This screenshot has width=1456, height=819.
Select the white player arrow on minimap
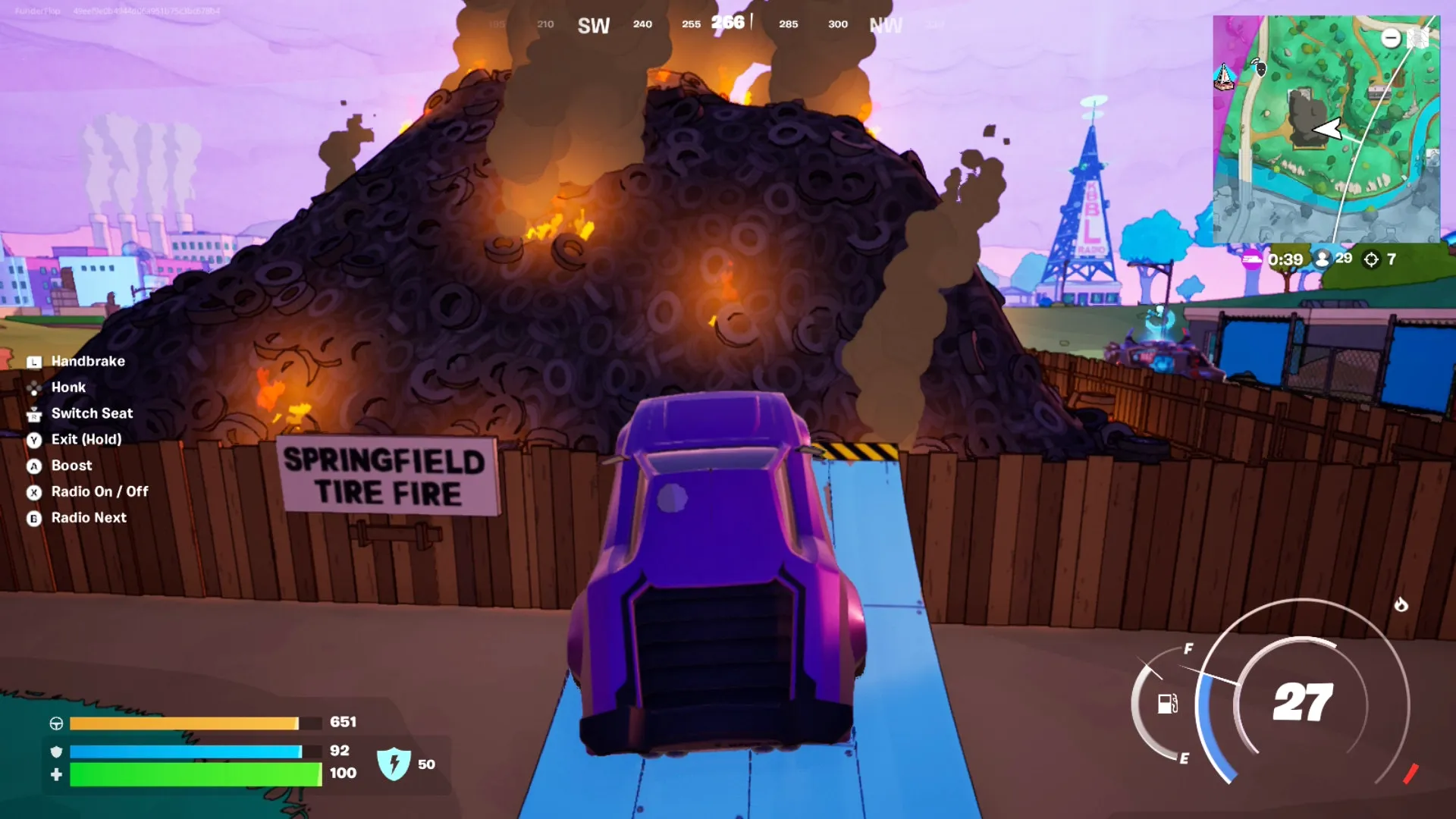[1328, 129]
